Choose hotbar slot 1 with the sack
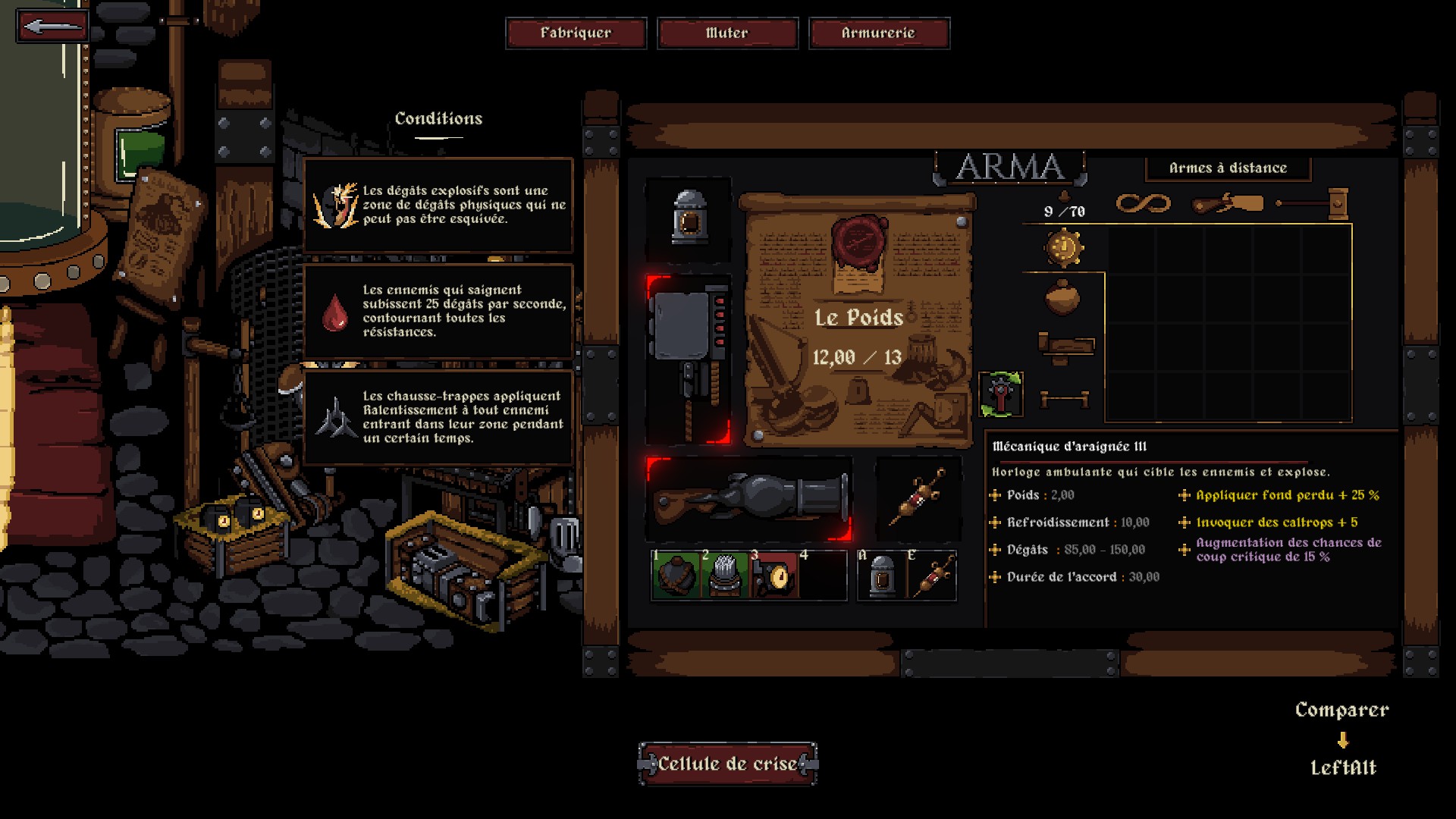The height and width of the screenshot is (819, 1456). (675, 576)
